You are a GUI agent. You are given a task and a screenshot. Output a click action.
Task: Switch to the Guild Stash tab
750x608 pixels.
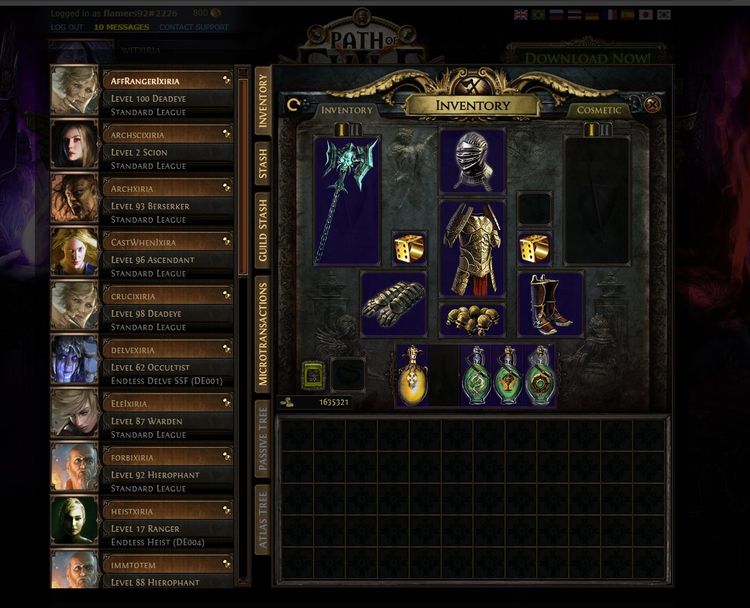(x=263, y=230)
